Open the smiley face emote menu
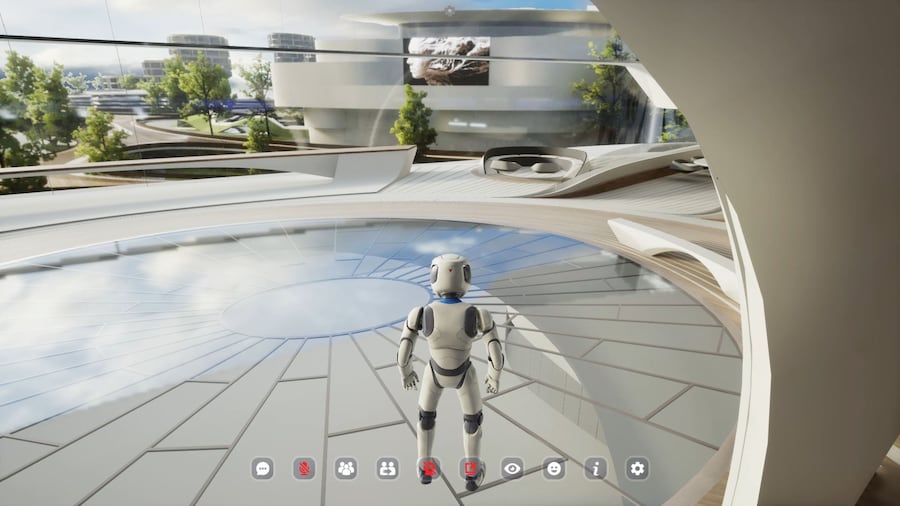This screenshot has width=900, height=506. tap(554, 467)
